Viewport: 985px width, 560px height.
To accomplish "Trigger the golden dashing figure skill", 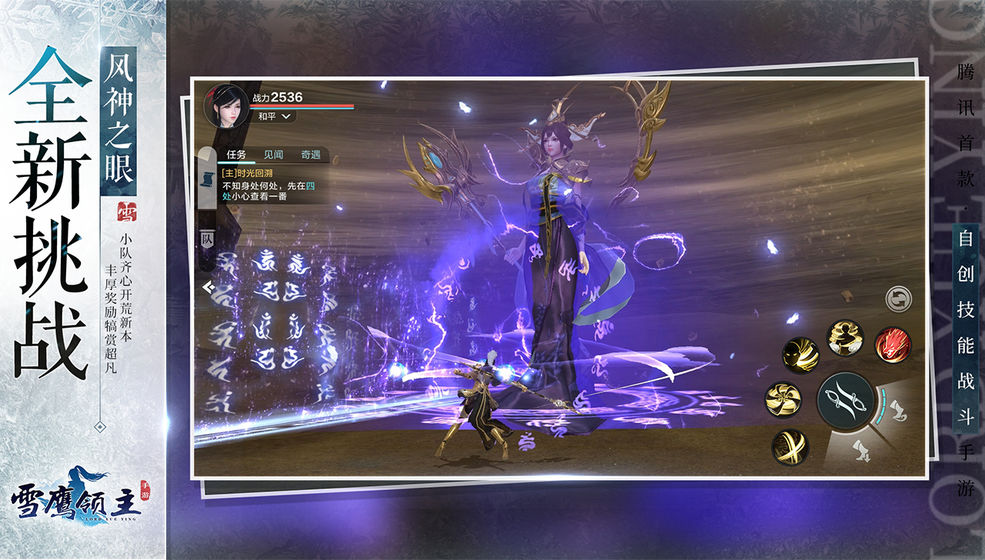I will [x=800, y=354].
